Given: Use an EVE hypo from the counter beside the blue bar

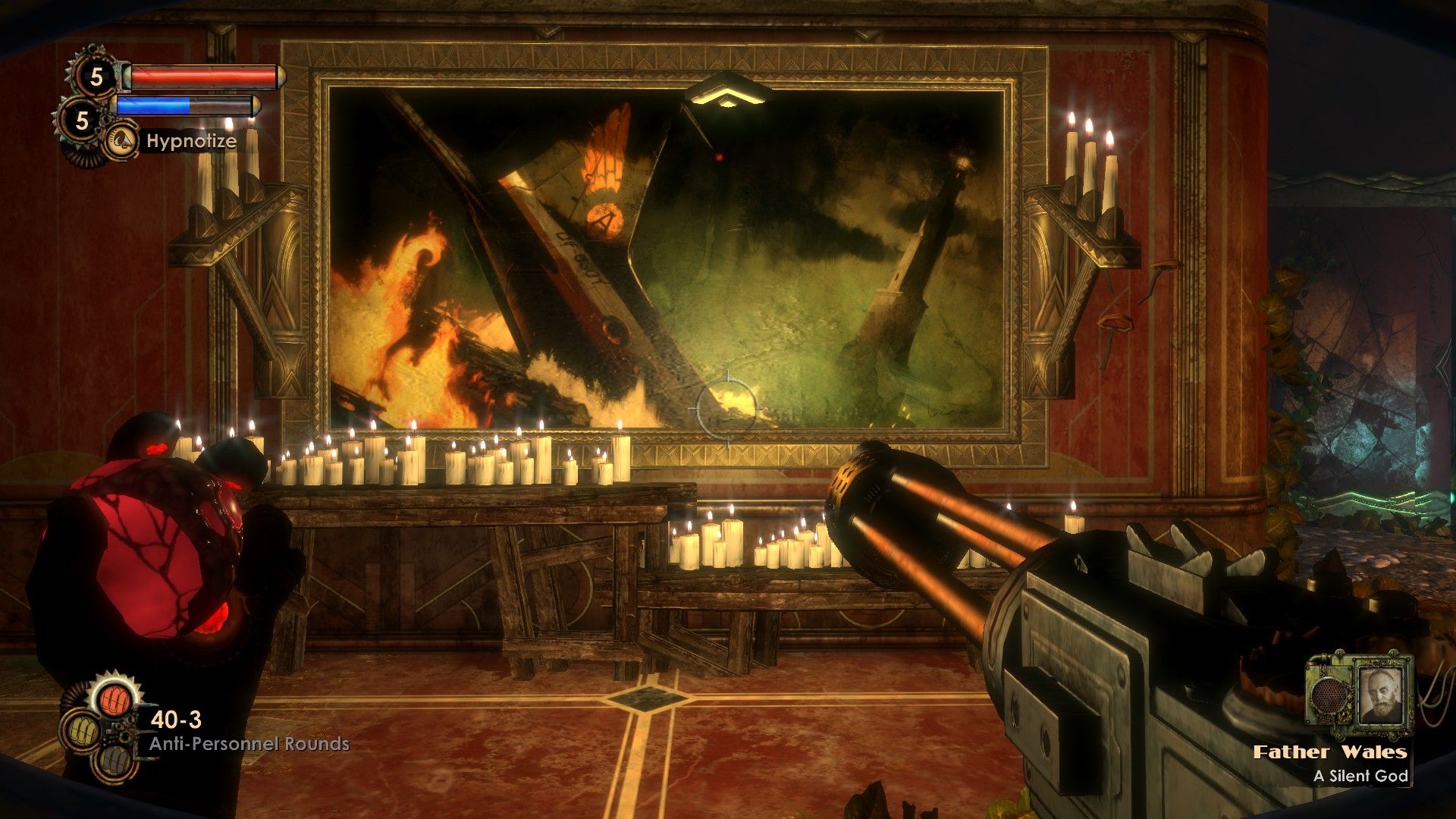Looking at the screenshot, I should [82, 120].
